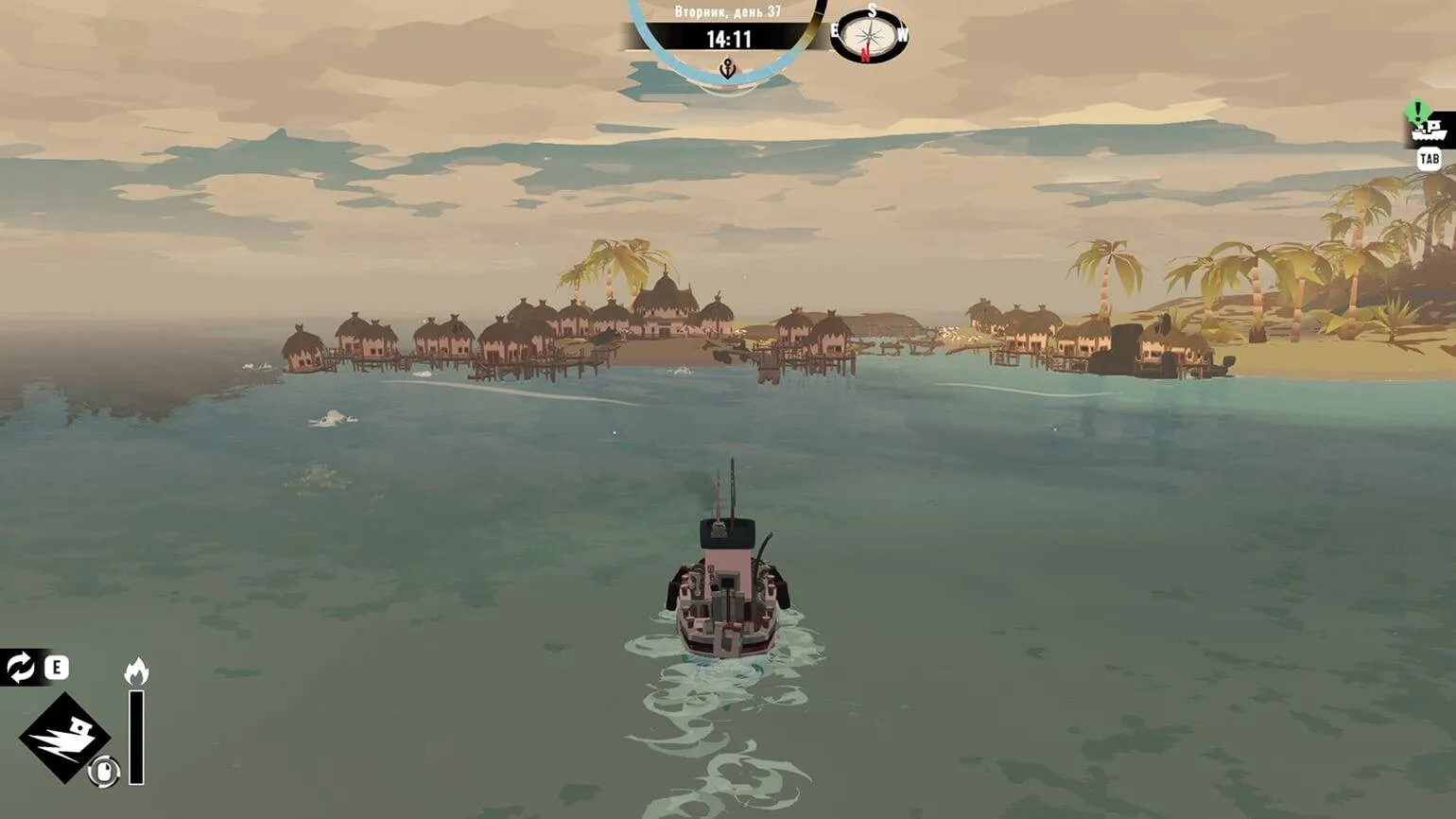Click the anchor icon under the clock

click(x=727, y=68)
